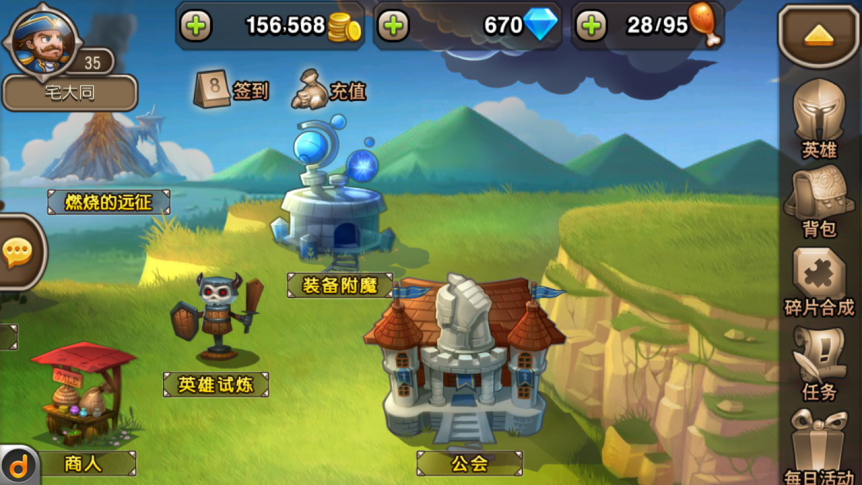Buy more blue diamonds with plus button

394,26
